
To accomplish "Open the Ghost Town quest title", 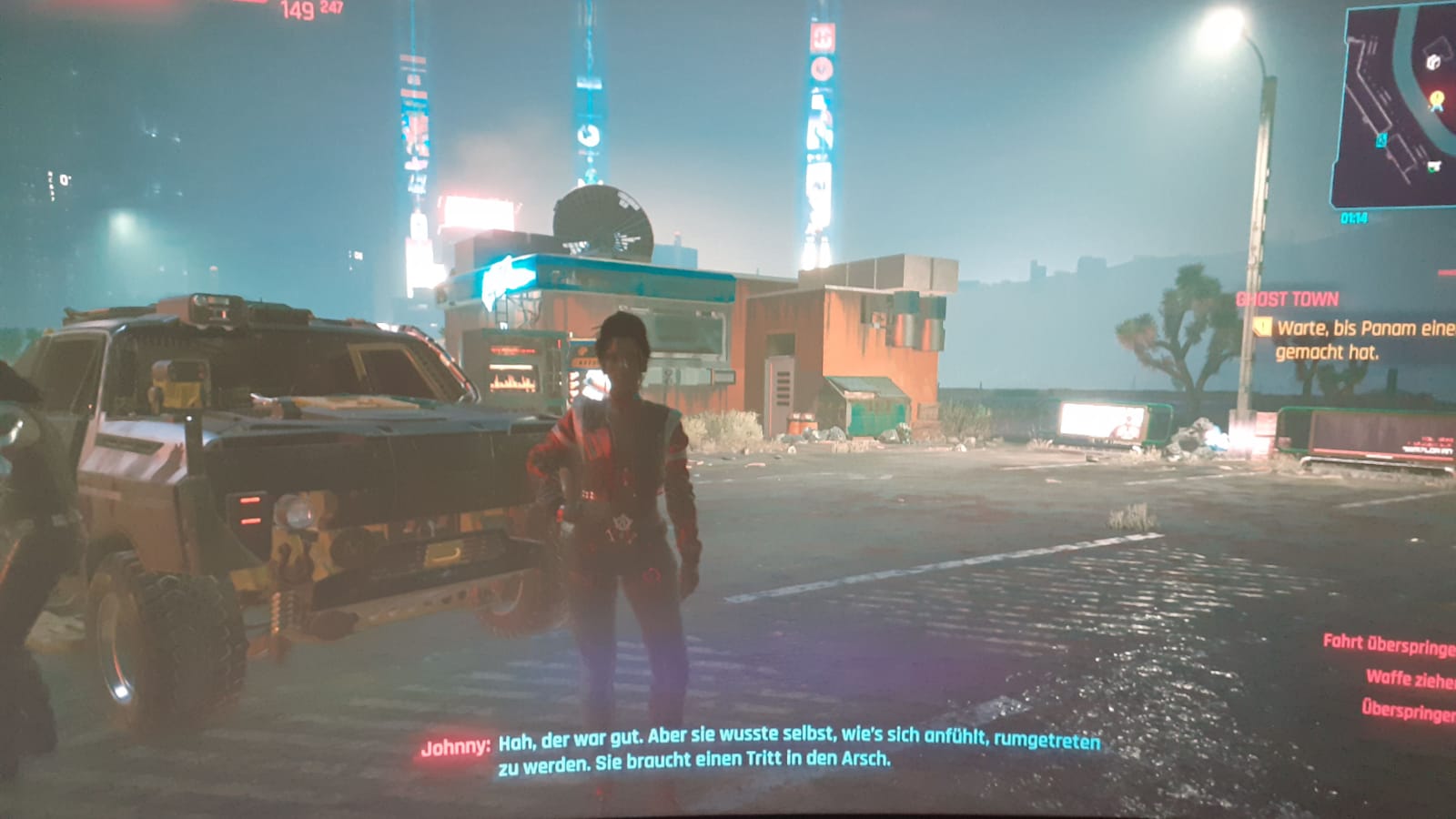I will (x=1287, y=299).
